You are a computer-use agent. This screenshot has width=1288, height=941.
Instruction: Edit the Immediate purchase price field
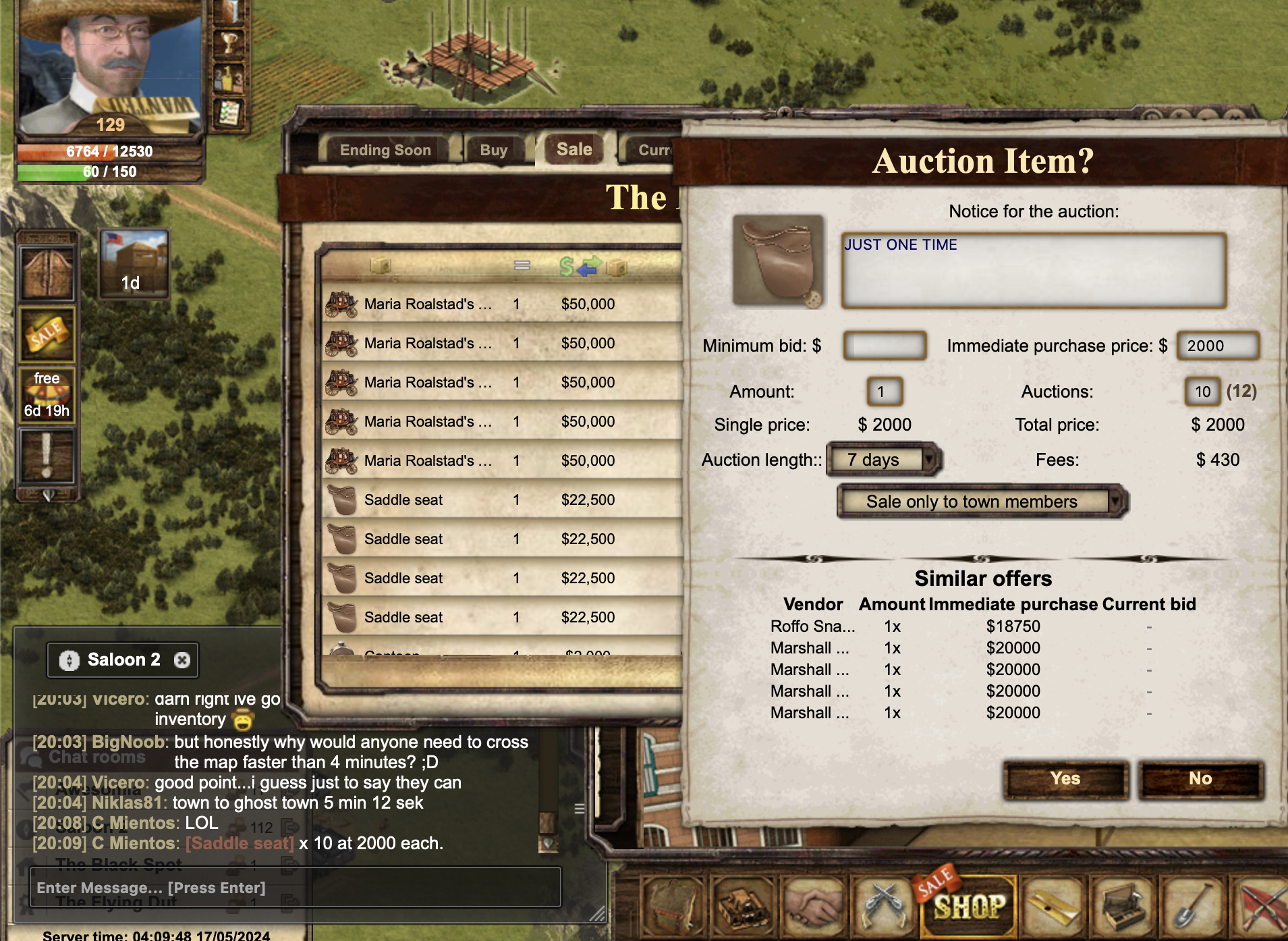[1217, 346]
